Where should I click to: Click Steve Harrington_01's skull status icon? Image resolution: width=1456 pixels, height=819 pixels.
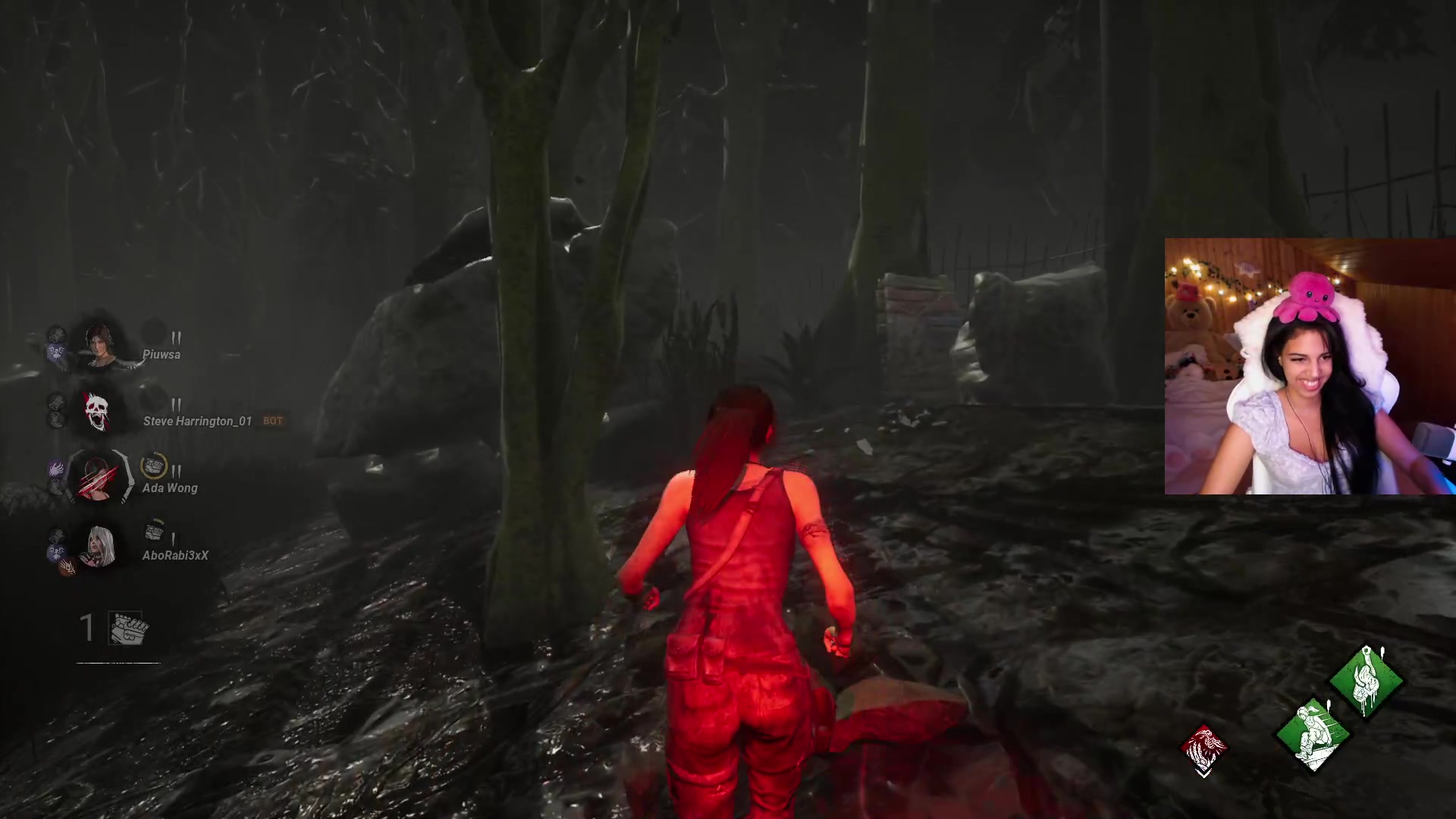96,412
